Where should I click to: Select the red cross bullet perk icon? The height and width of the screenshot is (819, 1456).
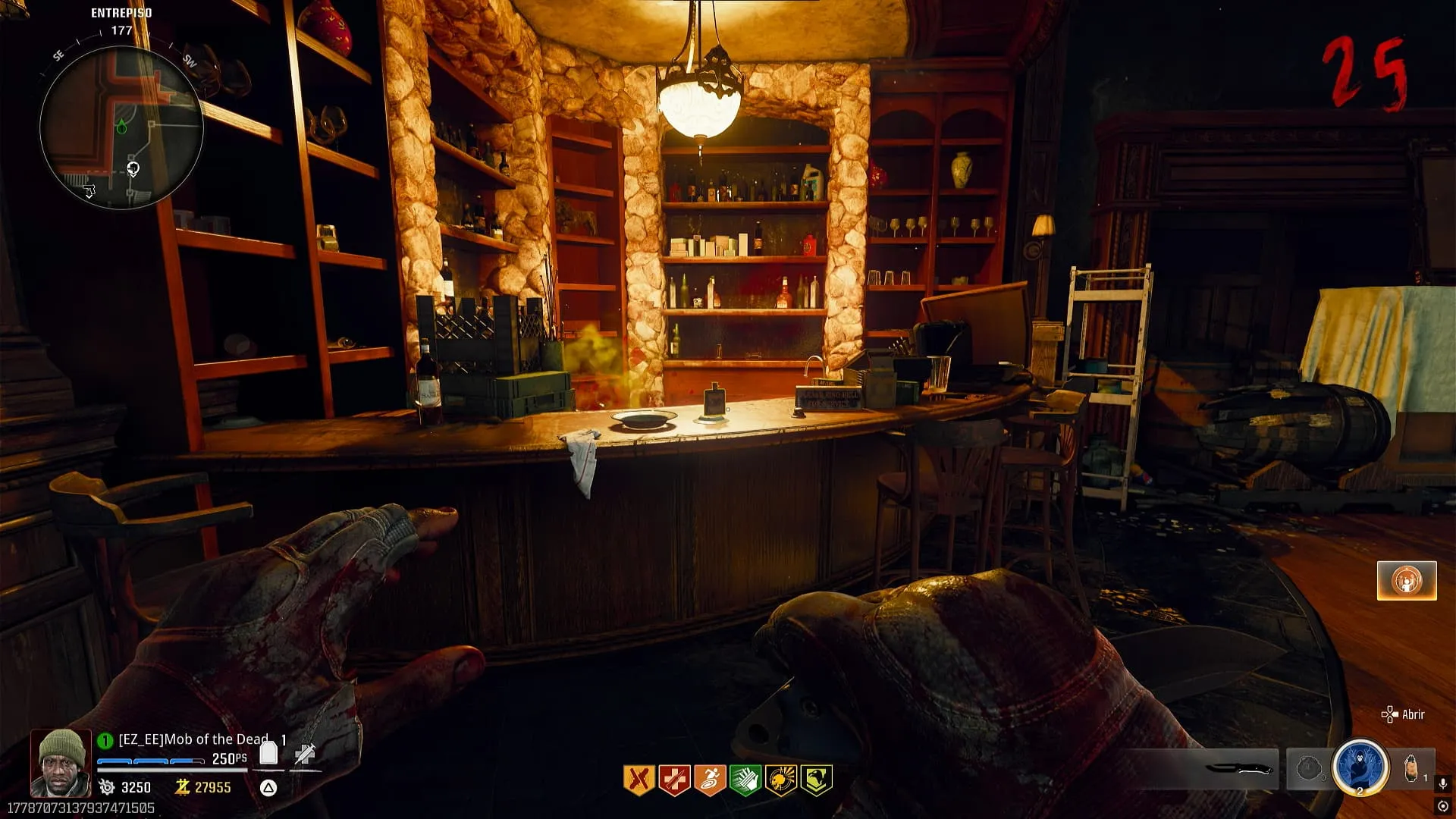click(x=674, y=780)
